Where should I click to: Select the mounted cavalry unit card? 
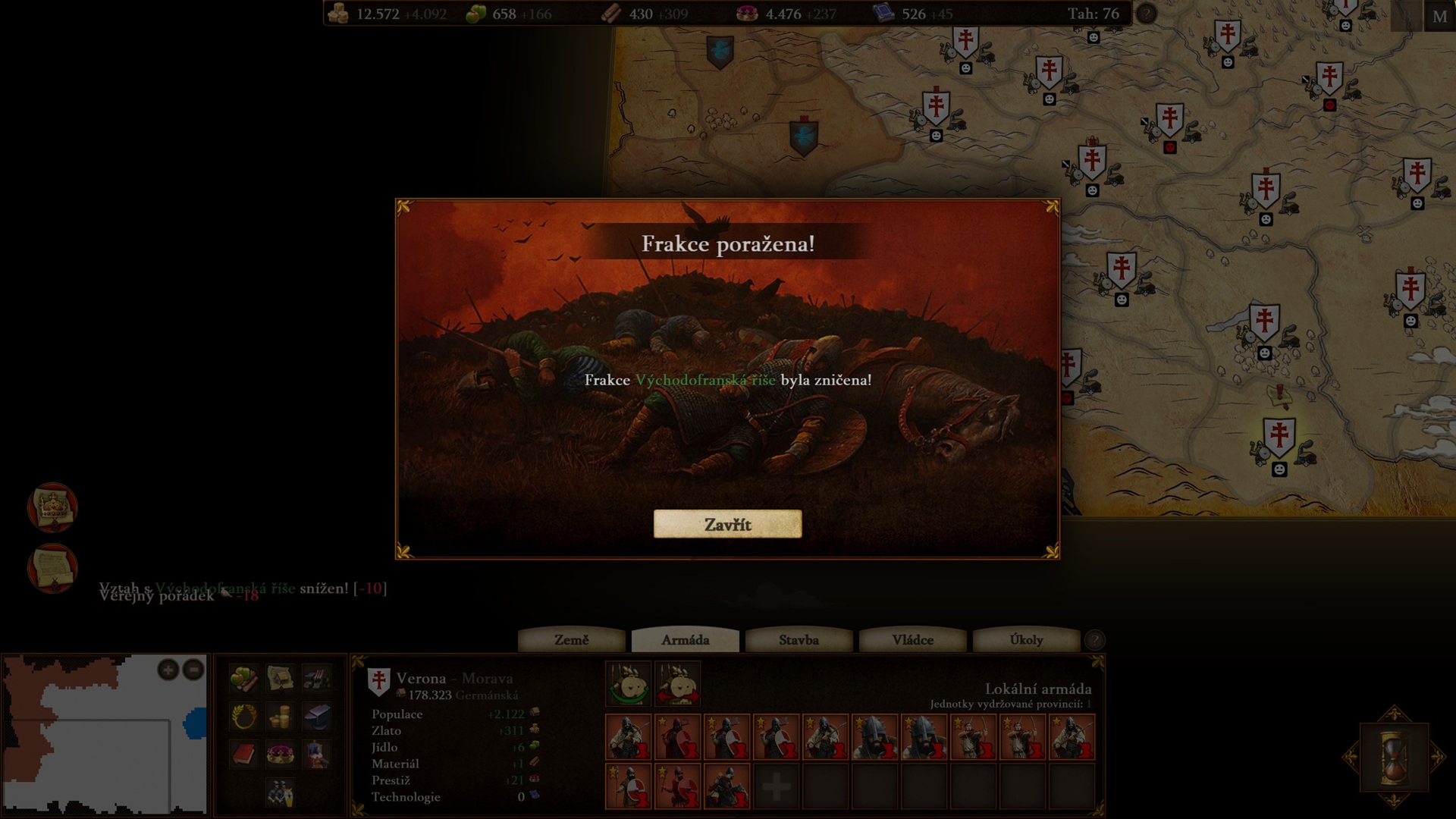tap(726, 787)
